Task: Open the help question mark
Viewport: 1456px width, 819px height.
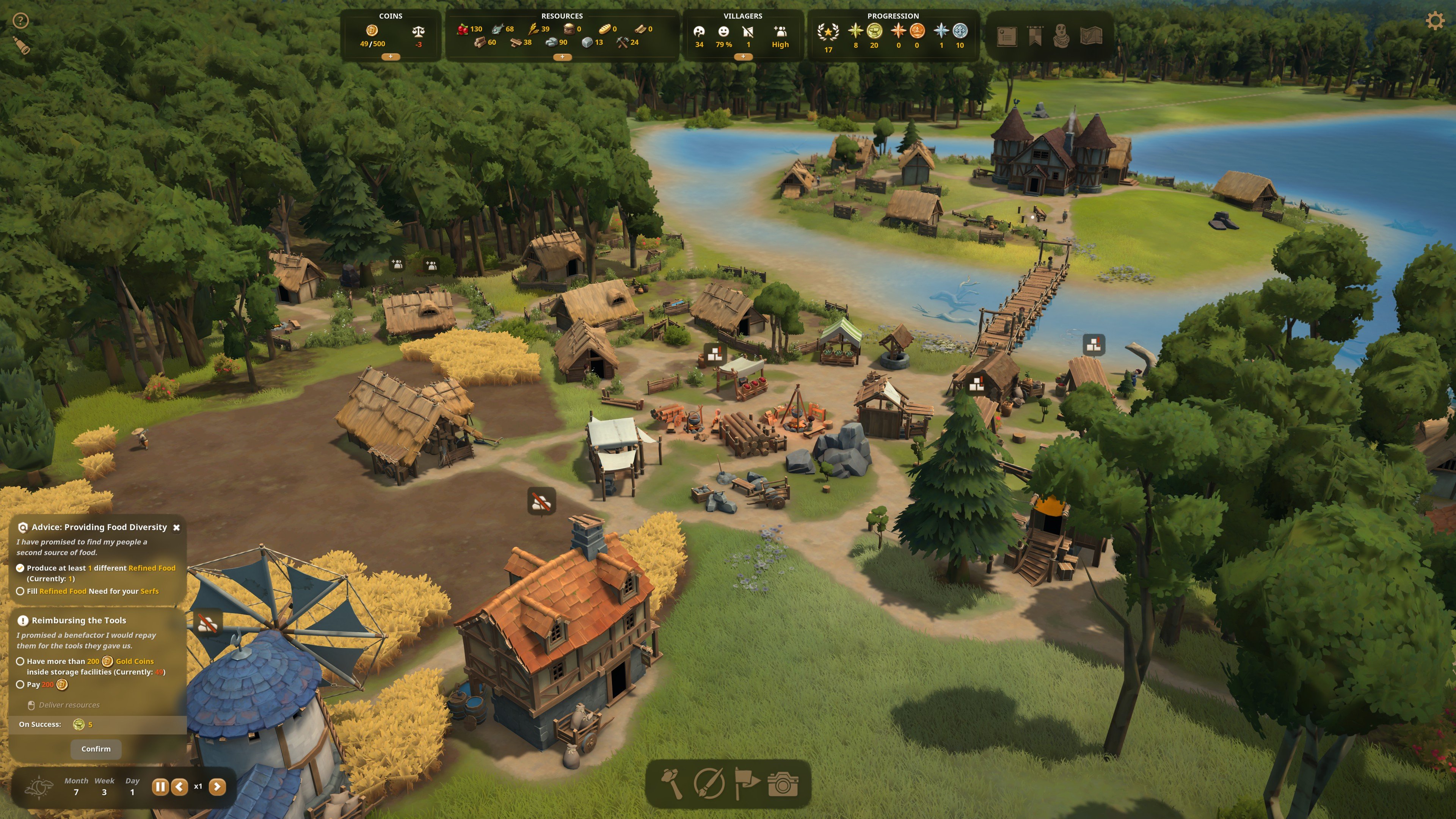Action: pos(20,22)
